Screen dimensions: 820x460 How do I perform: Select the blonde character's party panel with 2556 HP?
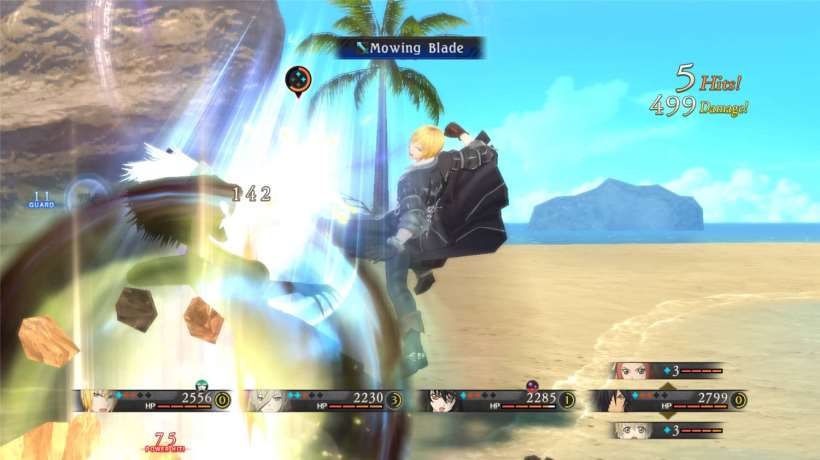[153, 400]
